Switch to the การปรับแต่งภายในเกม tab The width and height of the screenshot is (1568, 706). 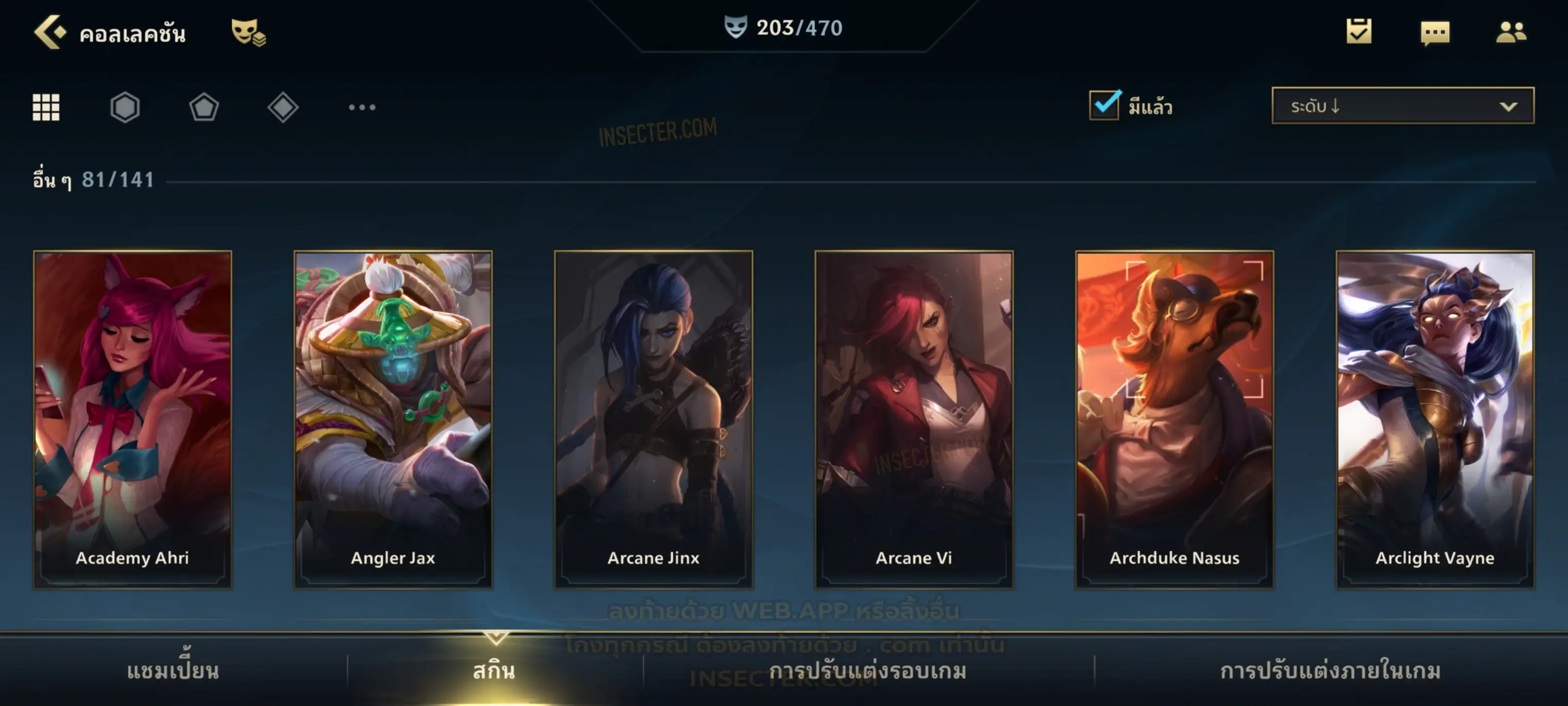pos(1331,671)
